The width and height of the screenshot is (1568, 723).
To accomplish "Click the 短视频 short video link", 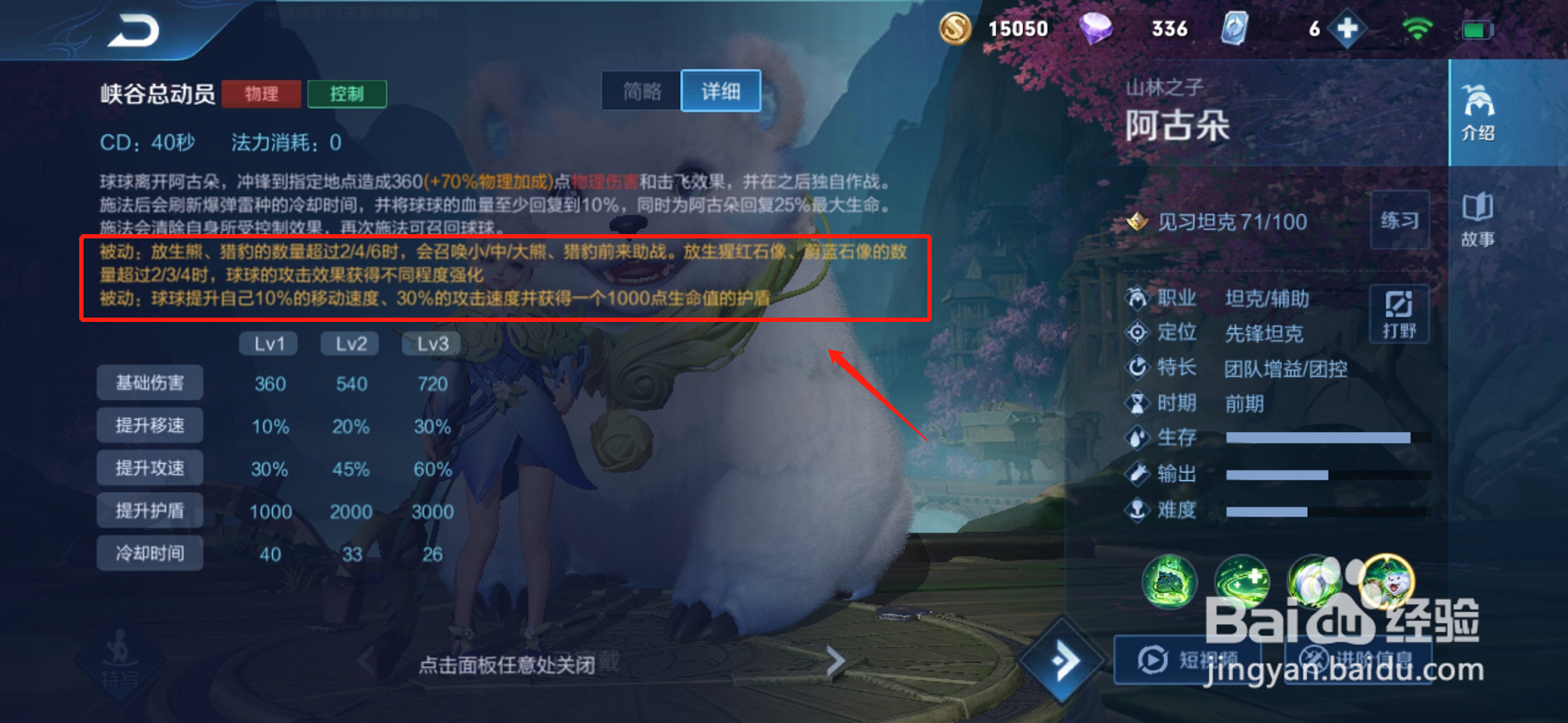I will point(1187,658).
